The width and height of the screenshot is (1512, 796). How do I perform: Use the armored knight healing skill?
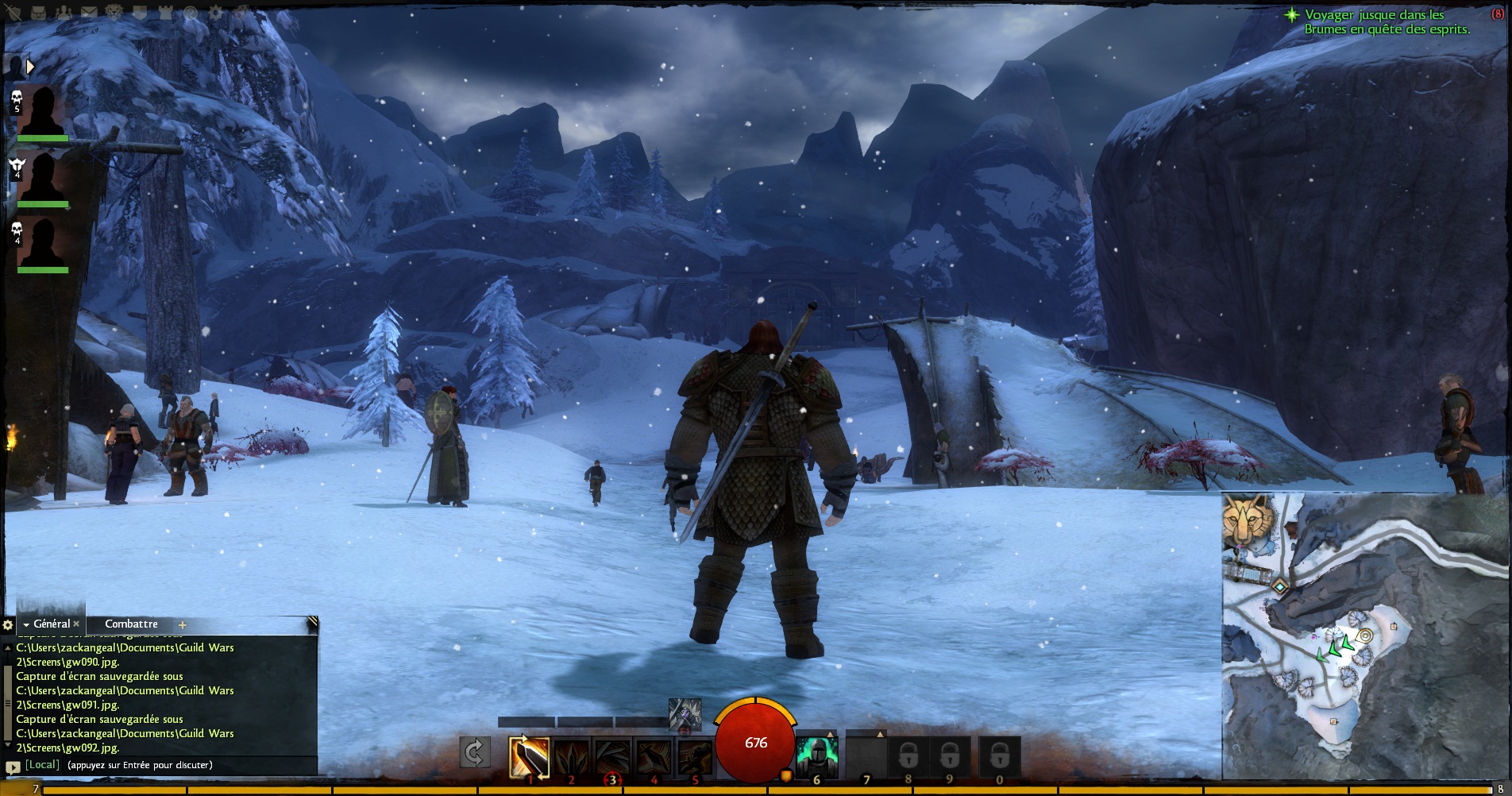pos(817,756)
